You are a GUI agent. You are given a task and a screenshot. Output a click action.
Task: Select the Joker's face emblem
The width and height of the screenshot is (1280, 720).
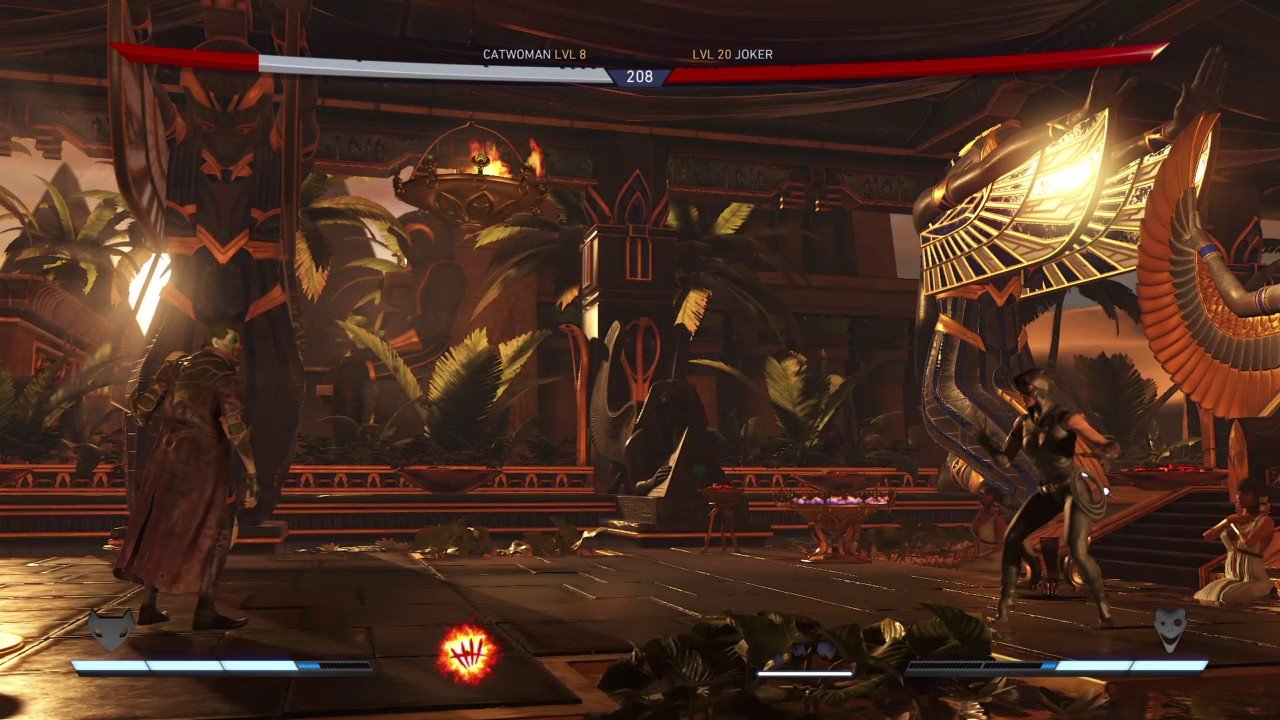[1170, 630]
